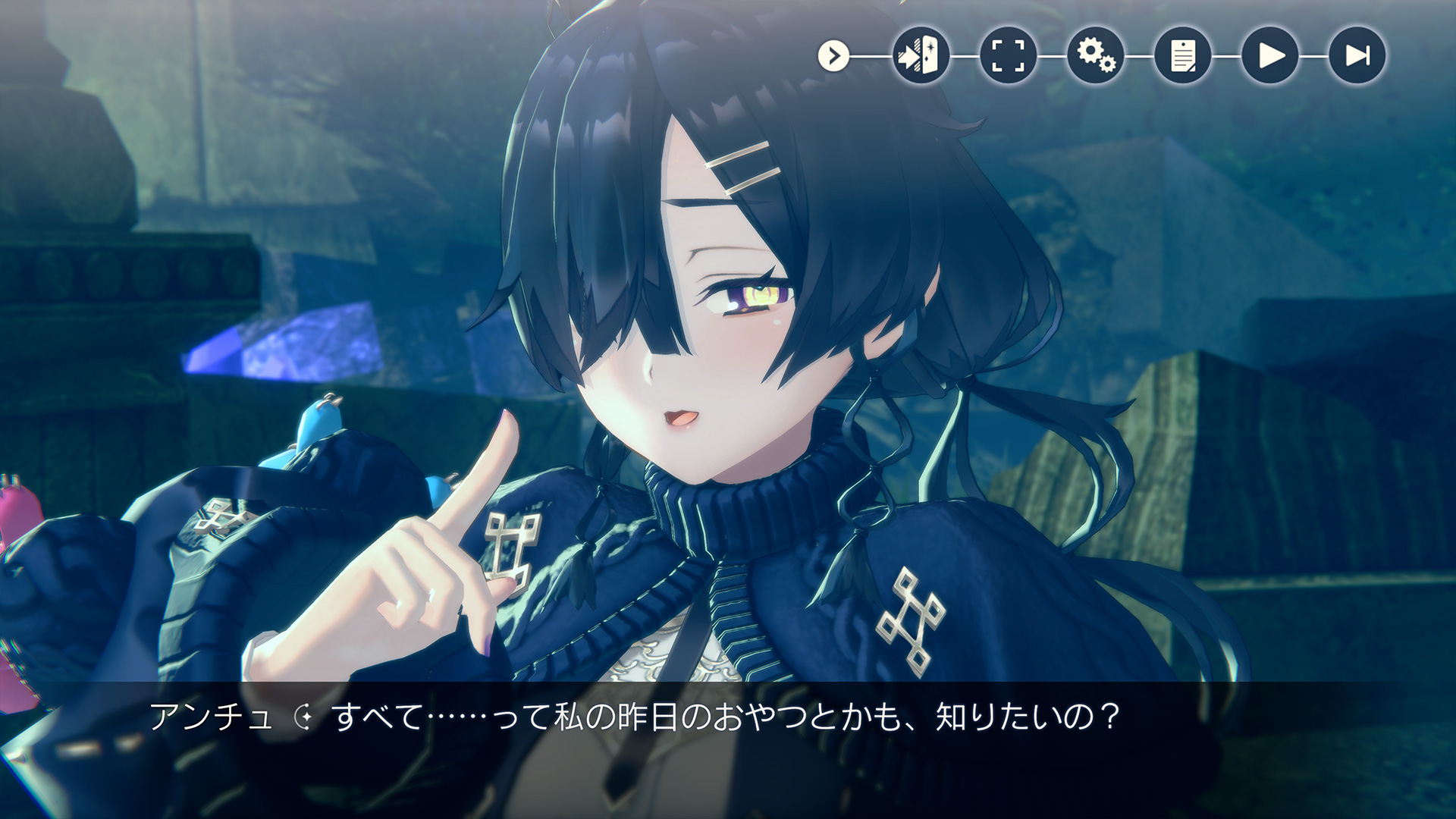Collapse the toolbar with the arrow button

click(x=833, y=56)
